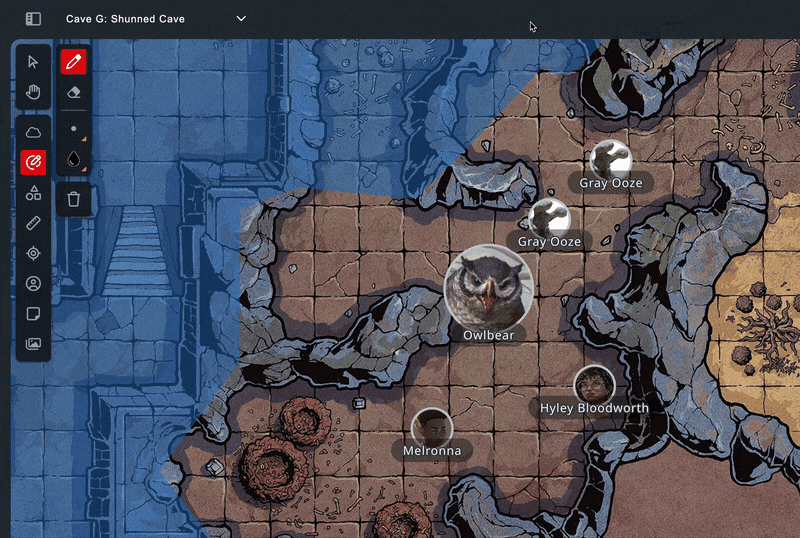The image size is (800, 538).
Task: Change the brush size dot
Action: (73, 129)
